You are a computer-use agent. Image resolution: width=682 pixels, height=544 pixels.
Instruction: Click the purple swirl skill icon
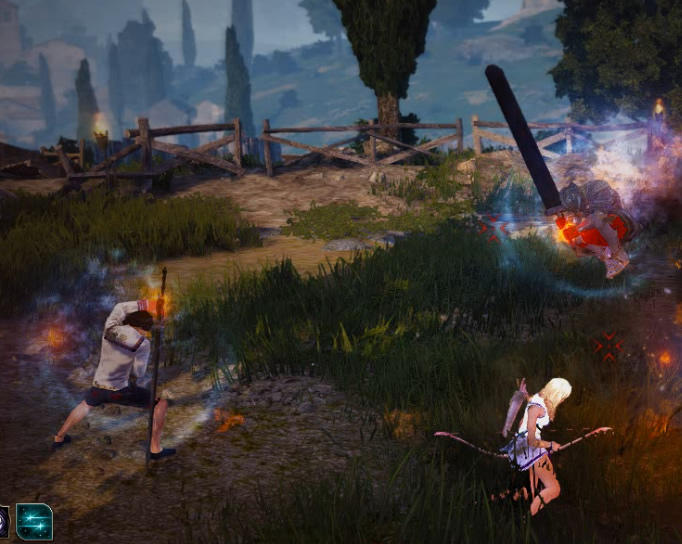click(x=3, y=522)
